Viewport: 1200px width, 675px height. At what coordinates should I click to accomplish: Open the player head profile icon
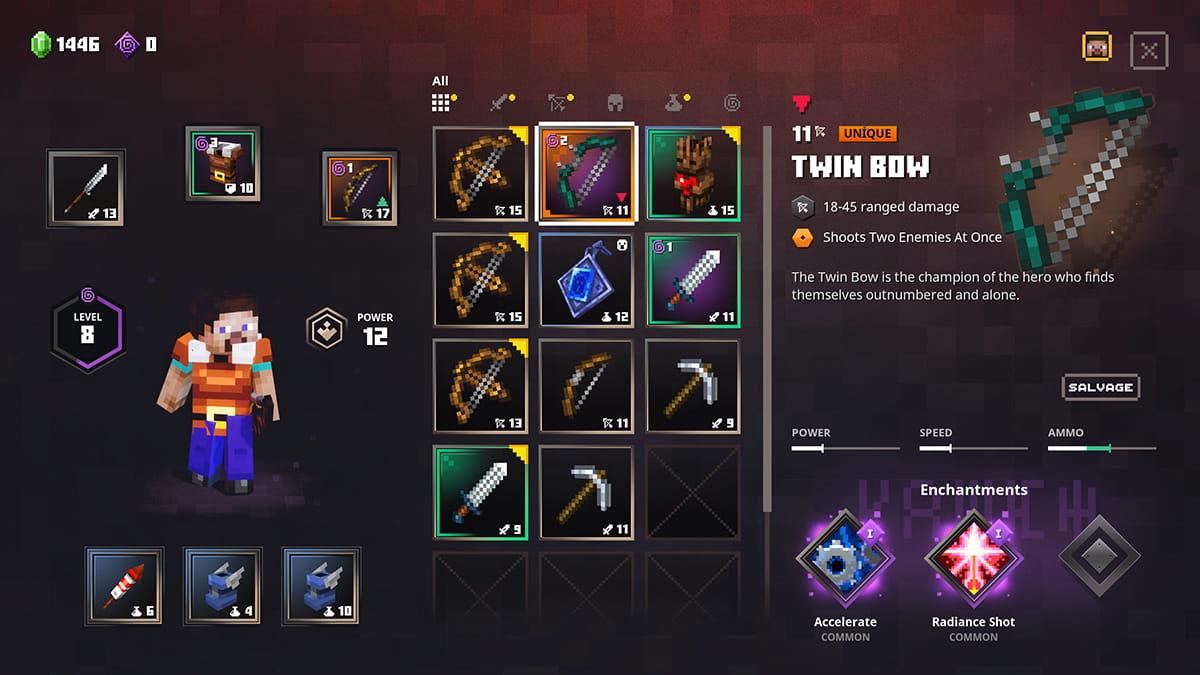click(1097, 47)
